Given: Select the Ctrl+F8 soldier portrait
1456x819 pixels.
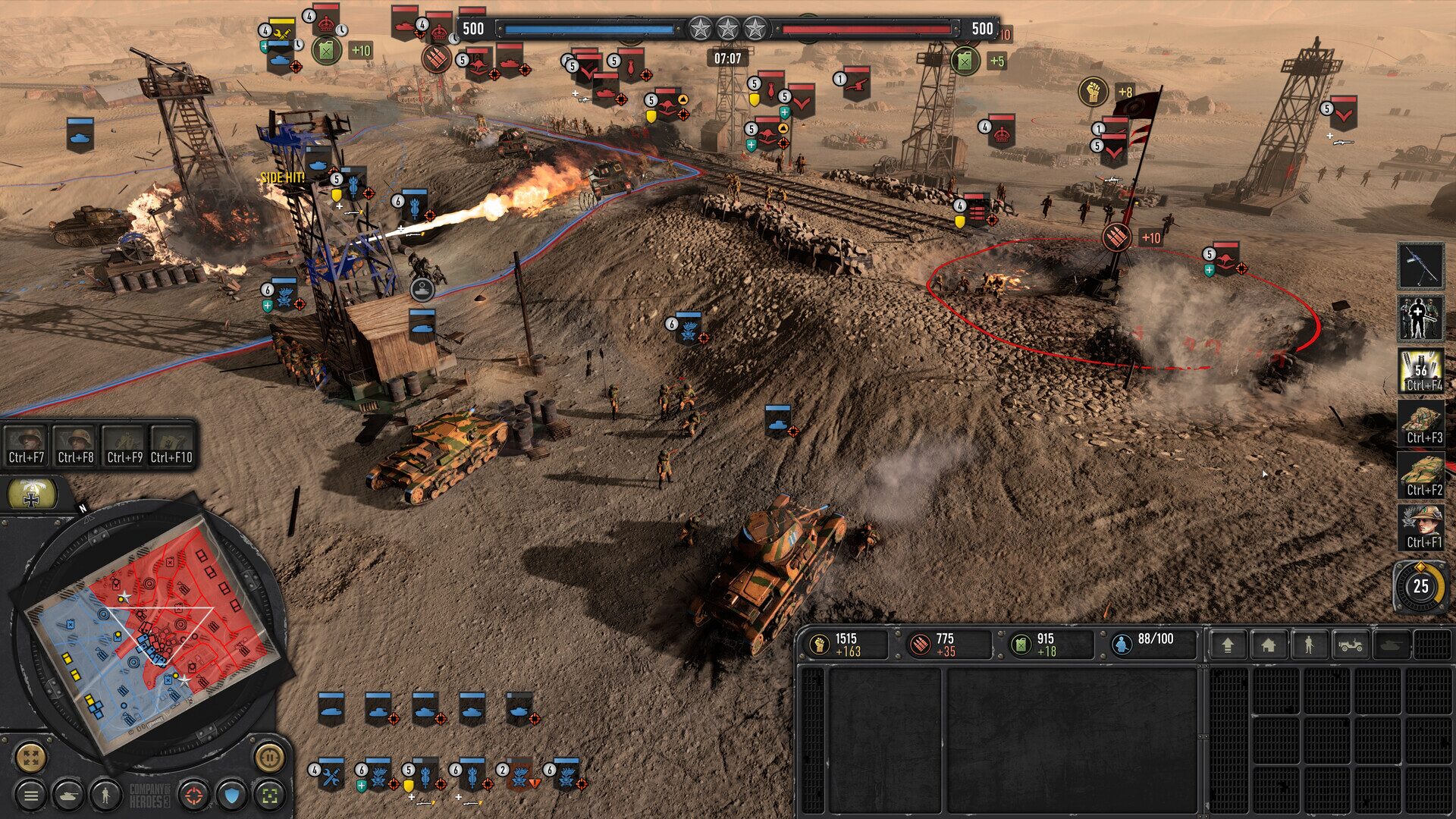Looking at the screenshot, I should click(x=76, y=444).
